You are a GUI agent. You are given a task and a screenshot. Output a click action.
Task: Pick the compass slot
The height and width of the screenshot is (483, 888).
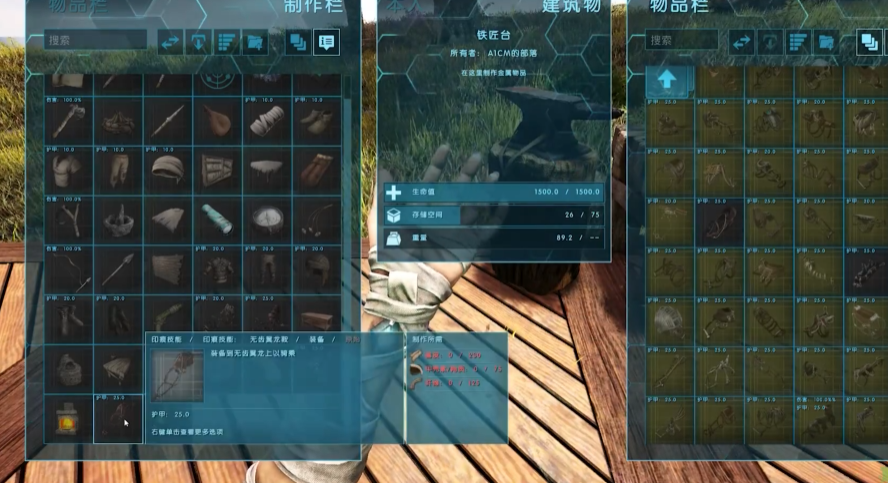pyautogui.click(x=267, y=218)
